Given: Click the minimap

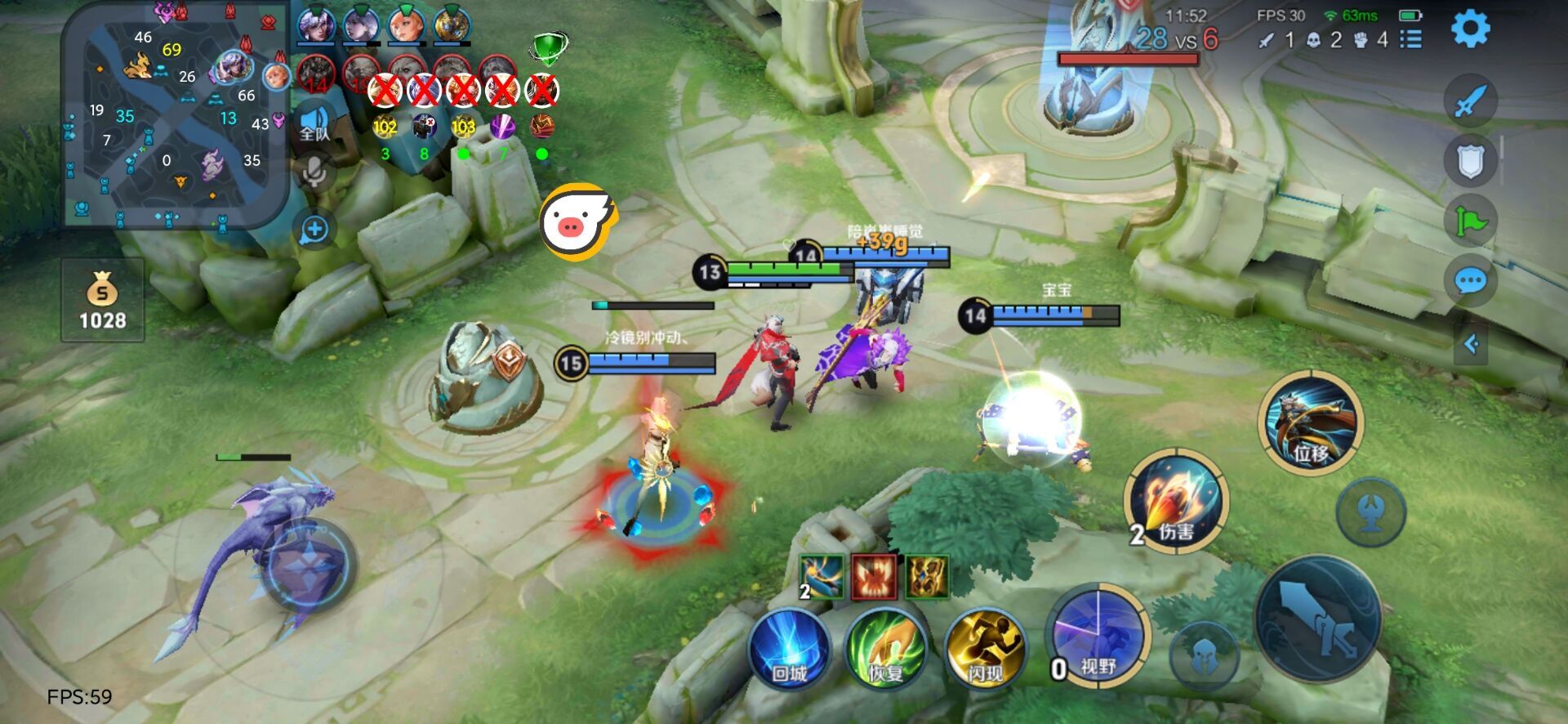Looking at the screenshot, I should [x=176, y=114].
